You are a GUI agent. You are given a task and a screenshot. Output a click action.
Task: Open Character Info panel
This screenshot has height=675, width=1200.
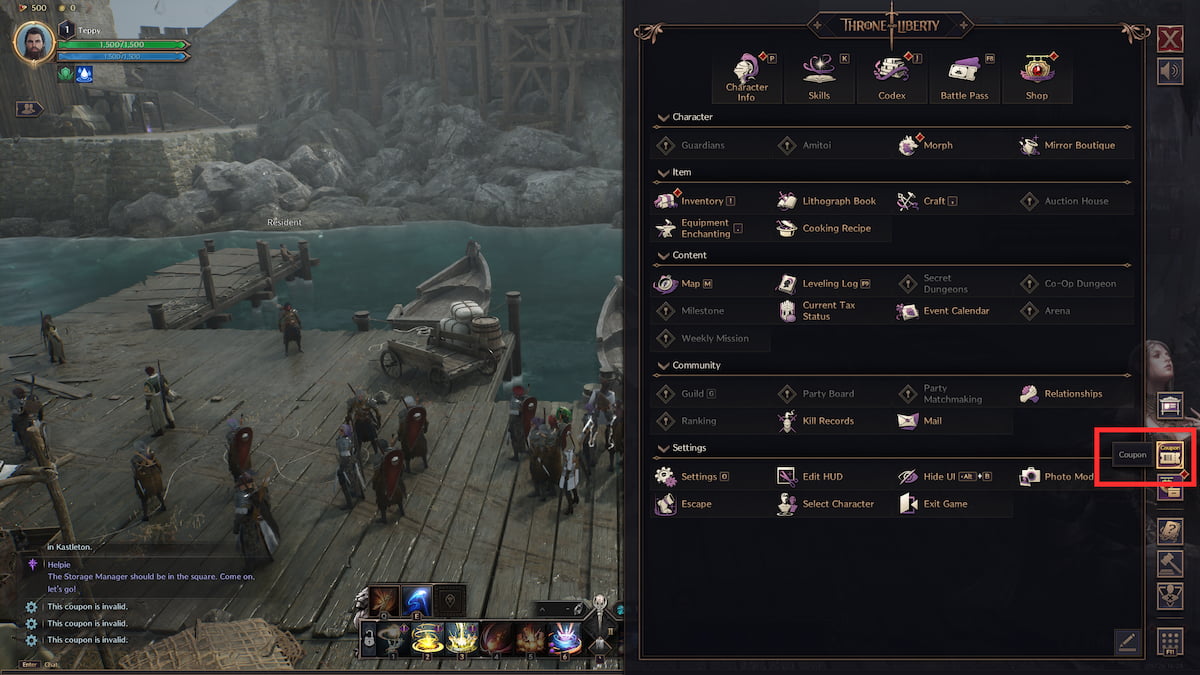746,77
